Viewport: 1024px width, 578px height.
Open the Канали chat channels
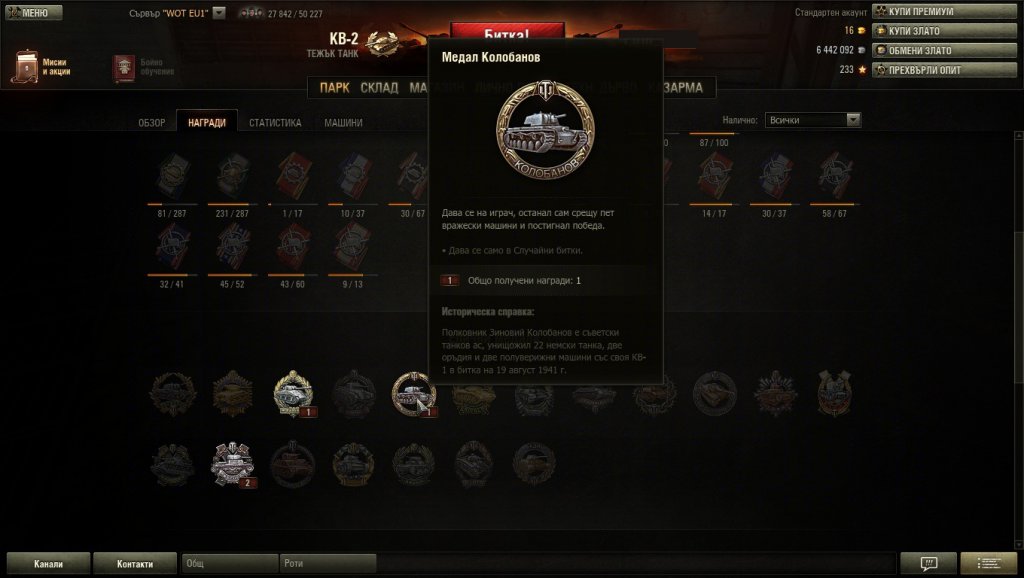click(47, 564)
